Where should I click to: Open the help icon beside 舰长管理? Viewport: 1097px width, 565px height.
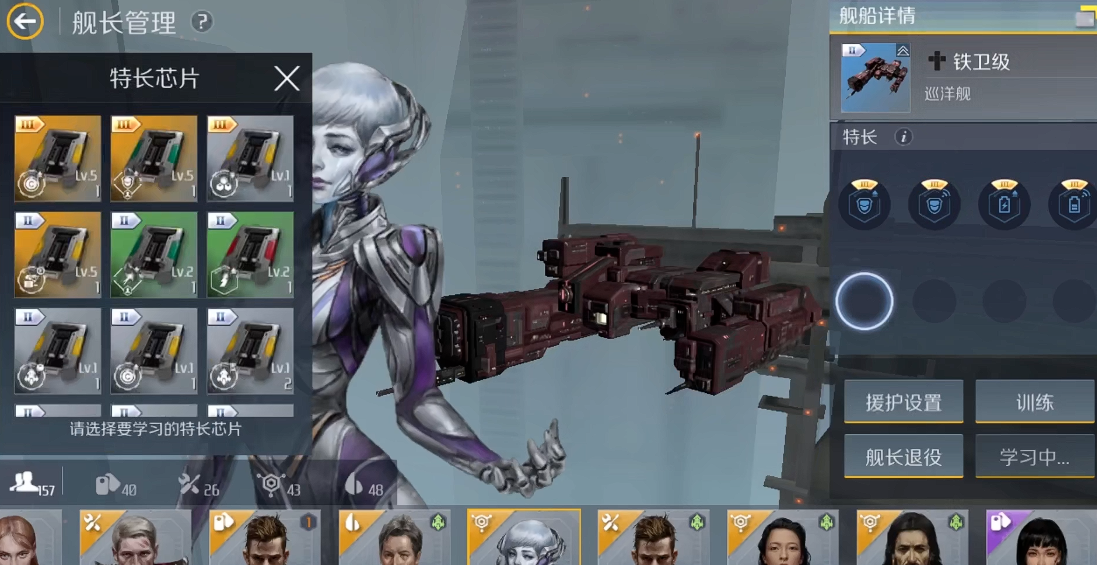coord(202,21)
